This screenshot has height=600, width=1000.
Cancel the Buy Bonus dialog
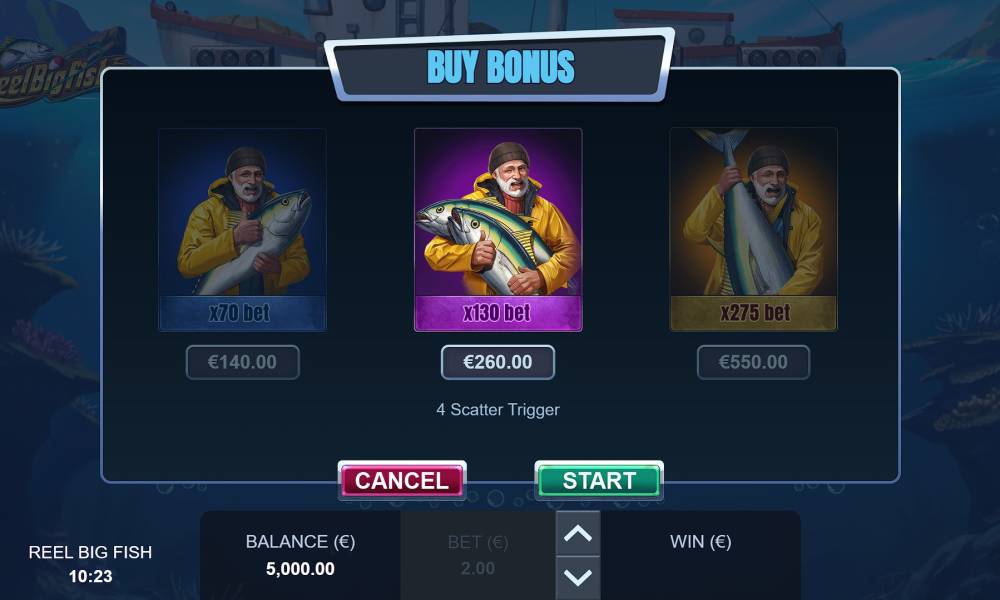point(401,480)
